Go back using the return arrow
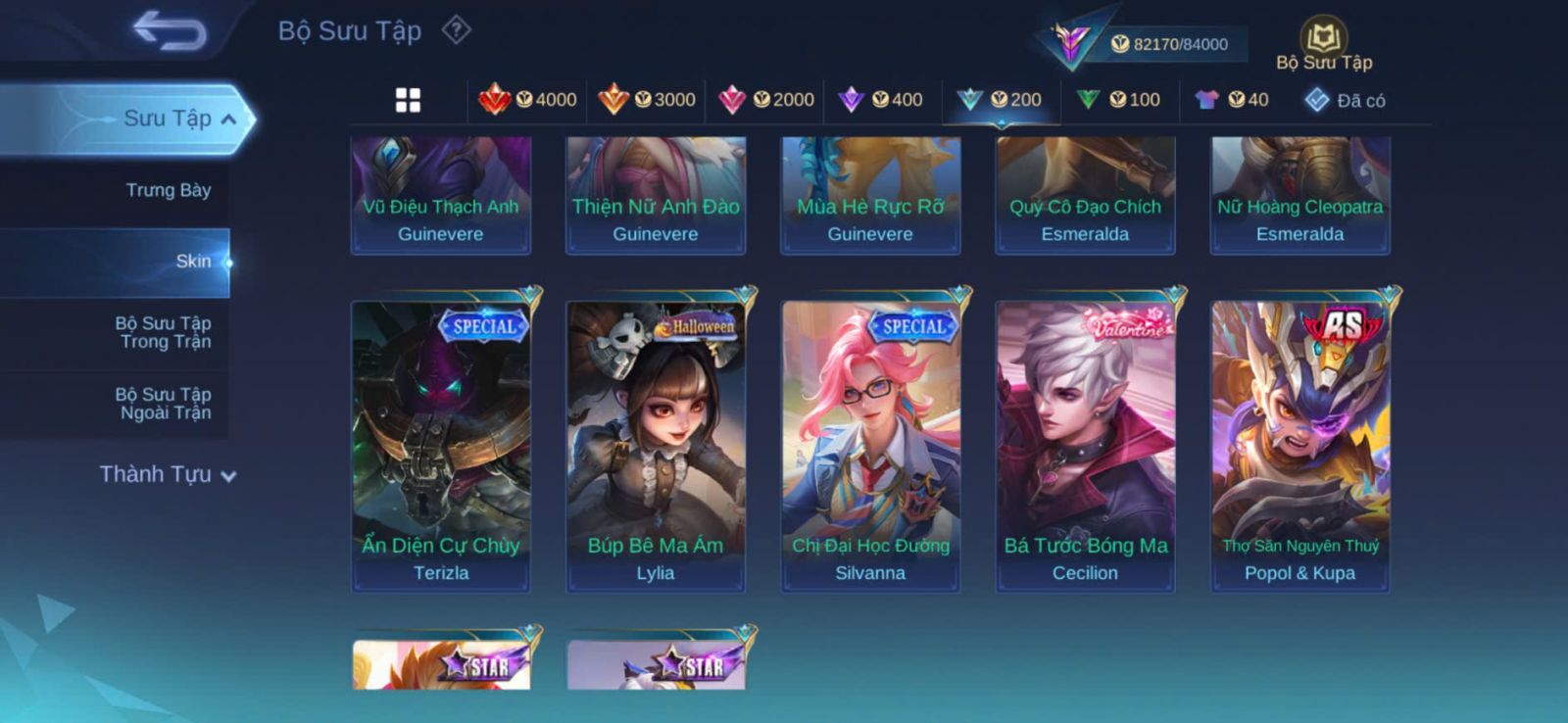 170,30
